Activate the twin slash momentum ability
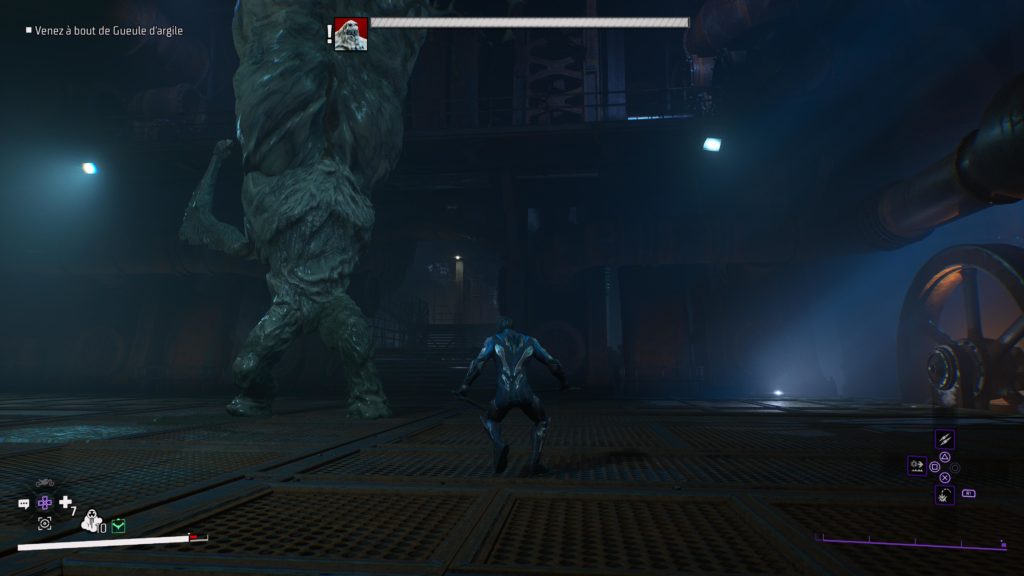The image size is (1024, 576). click(x=944, y=439)
